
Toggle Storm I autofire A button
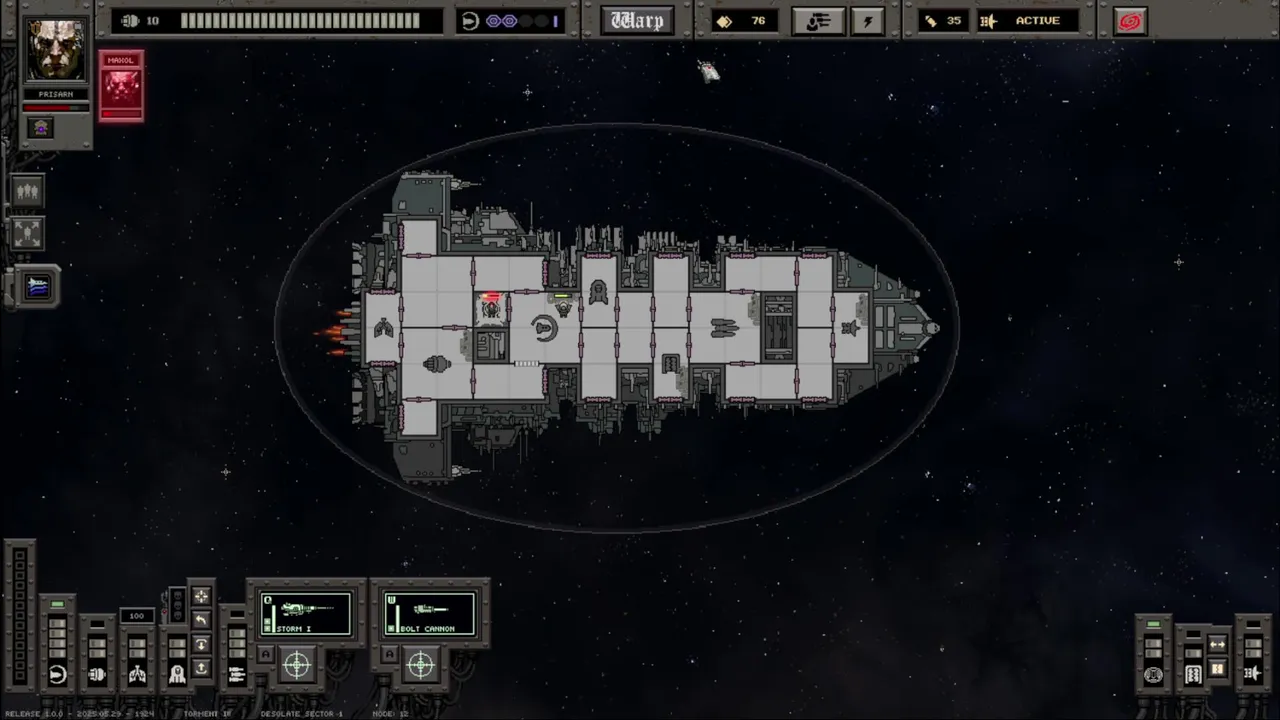266,655
